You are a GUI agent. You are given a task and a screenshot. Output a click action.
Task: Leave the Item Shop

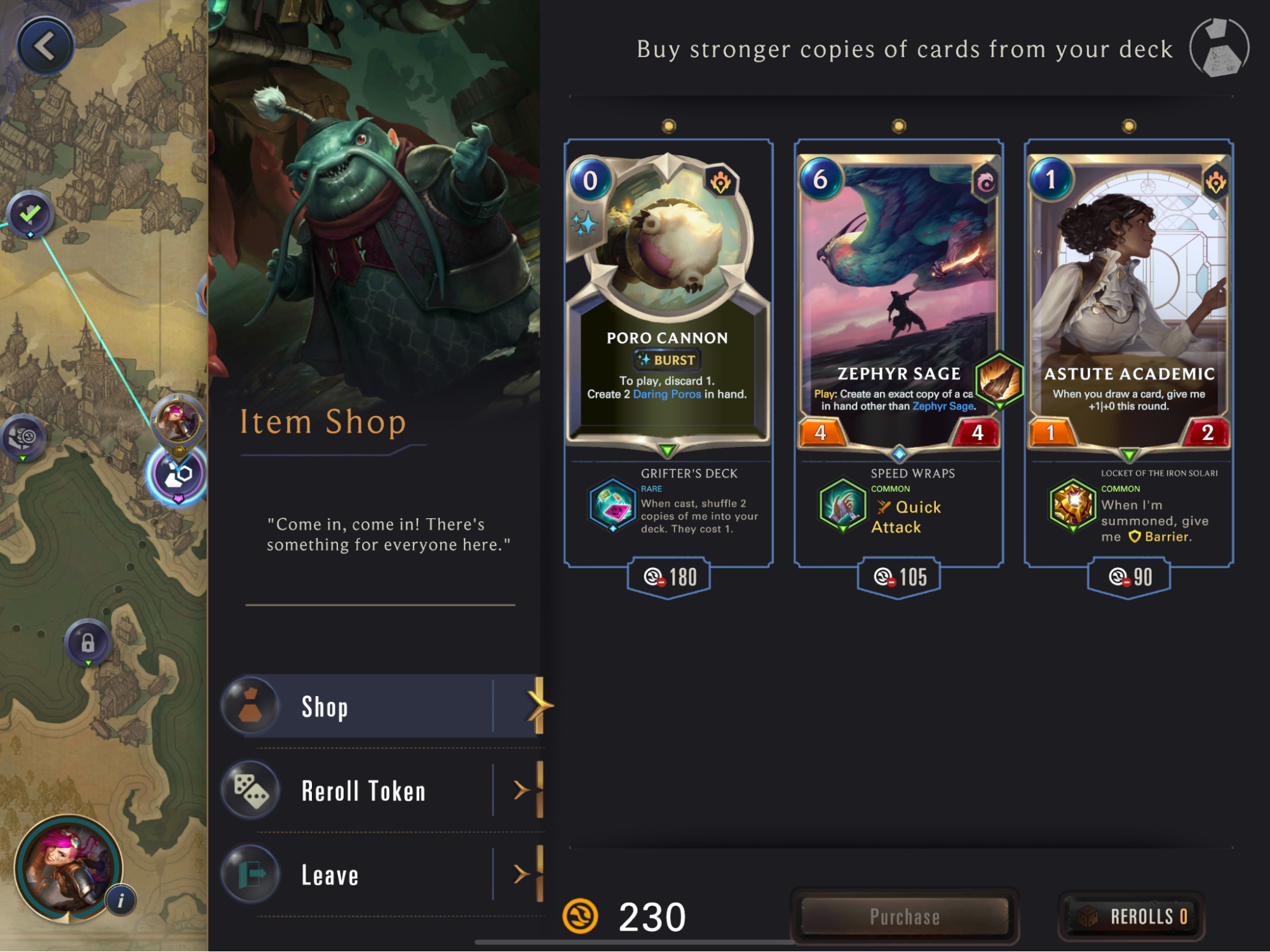tap(381, 875)
